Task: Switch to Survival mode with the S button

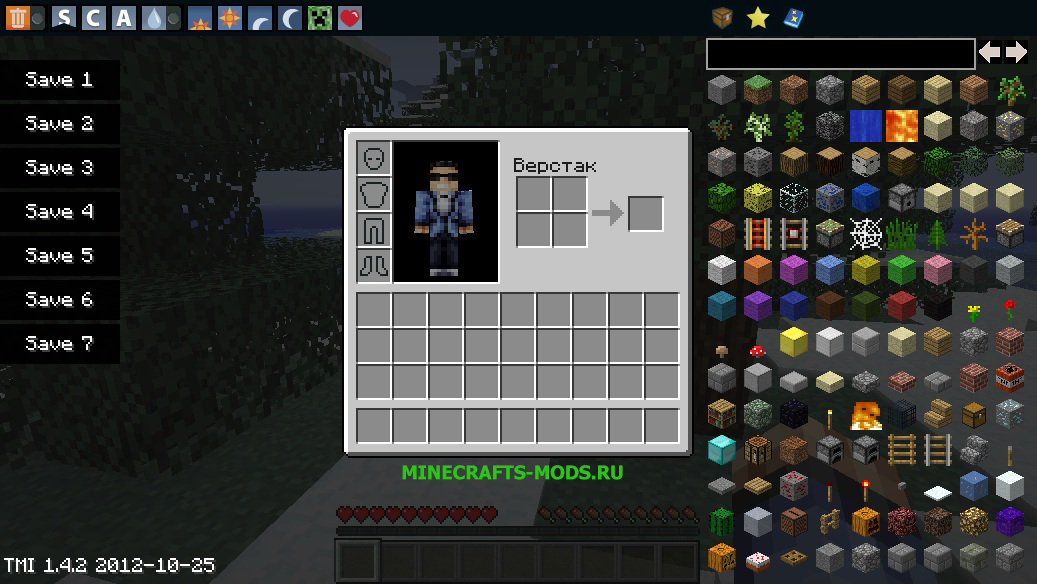Action: tap(64, 17)
